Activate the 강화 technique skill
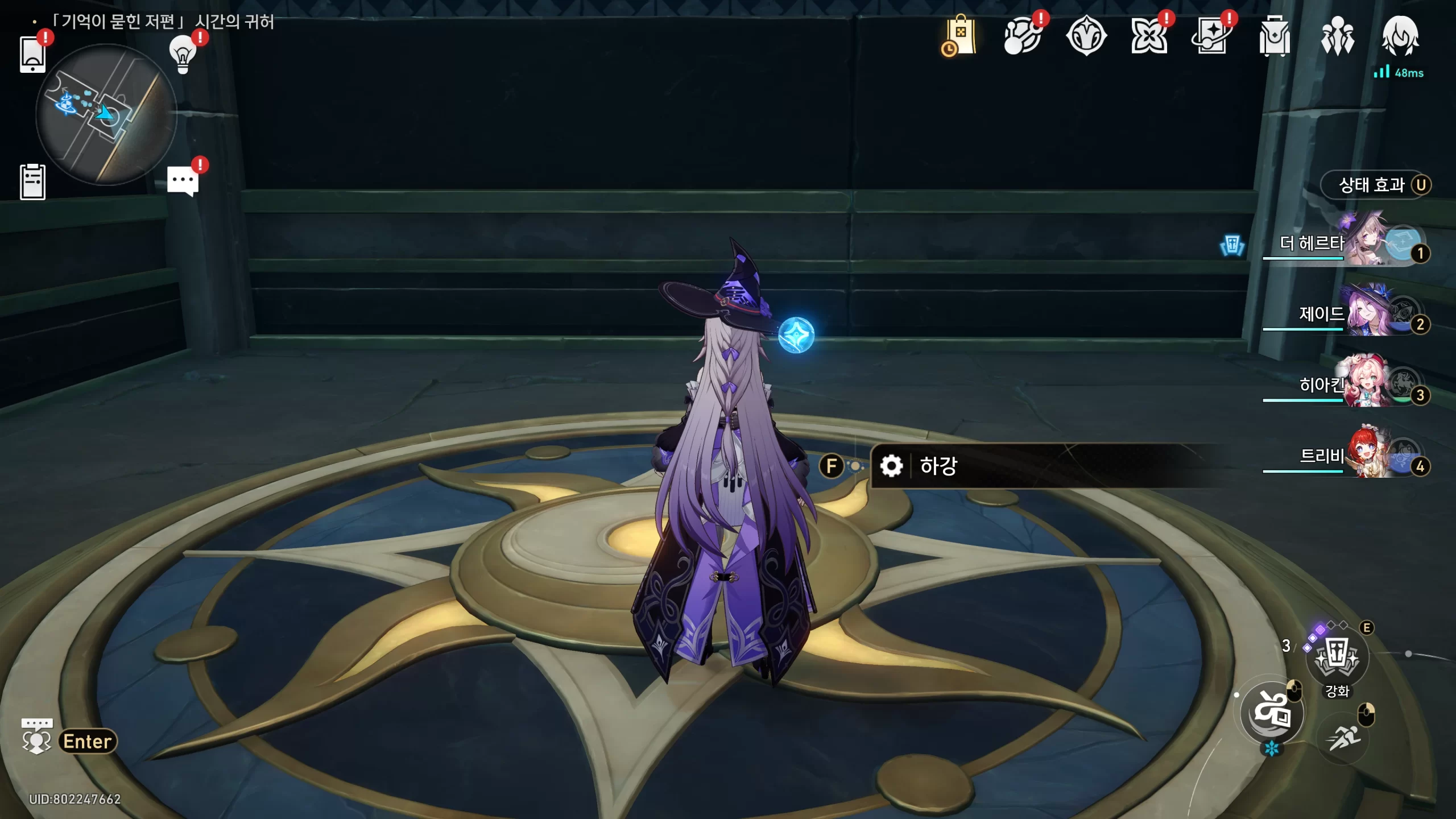The width and height of the screenshot is (1456, 819). (1337, 656)
